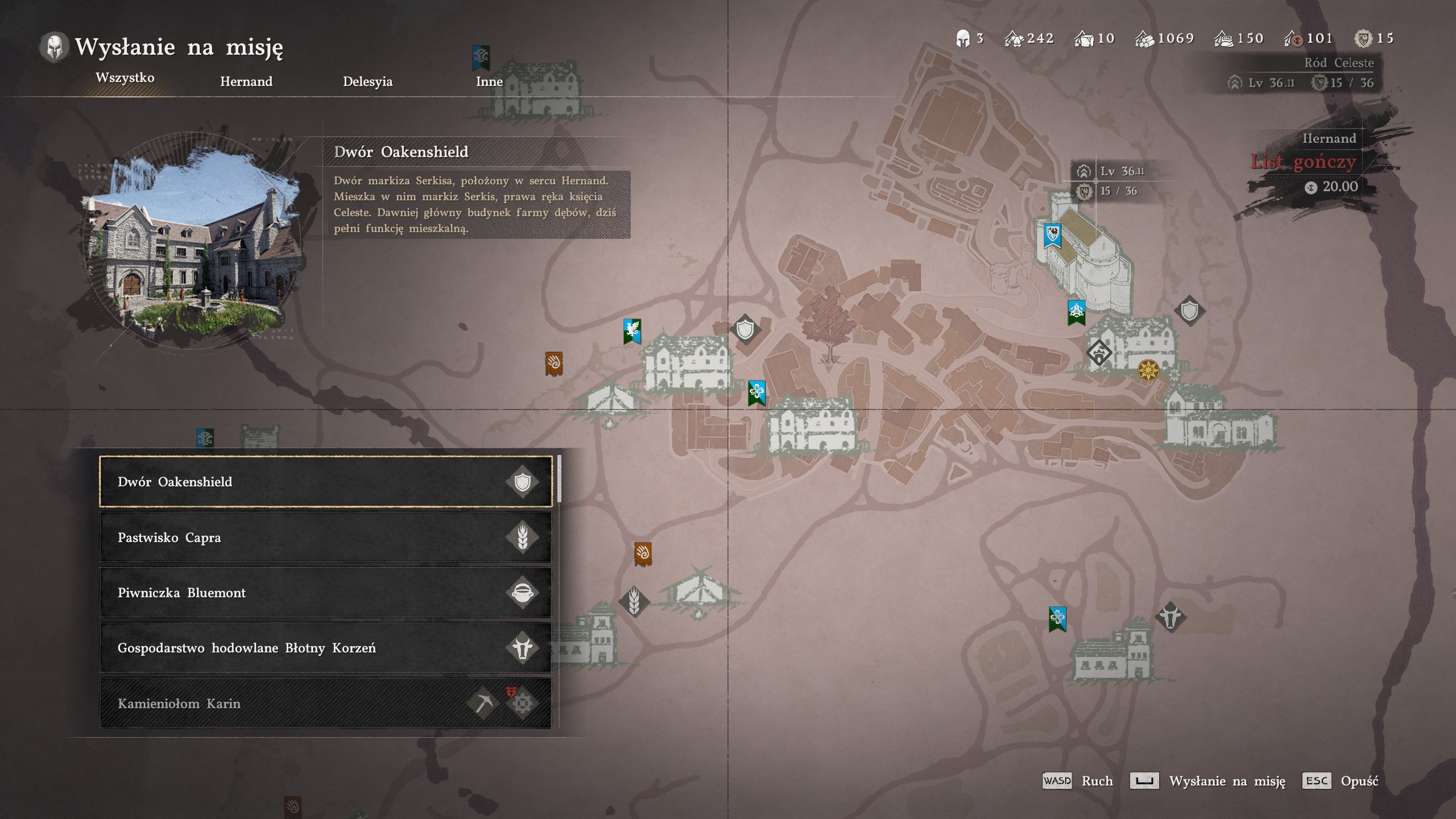Select the bull head map marker
The height and width of the screenshot is (819, 1456).
[x=1170, y=617]
